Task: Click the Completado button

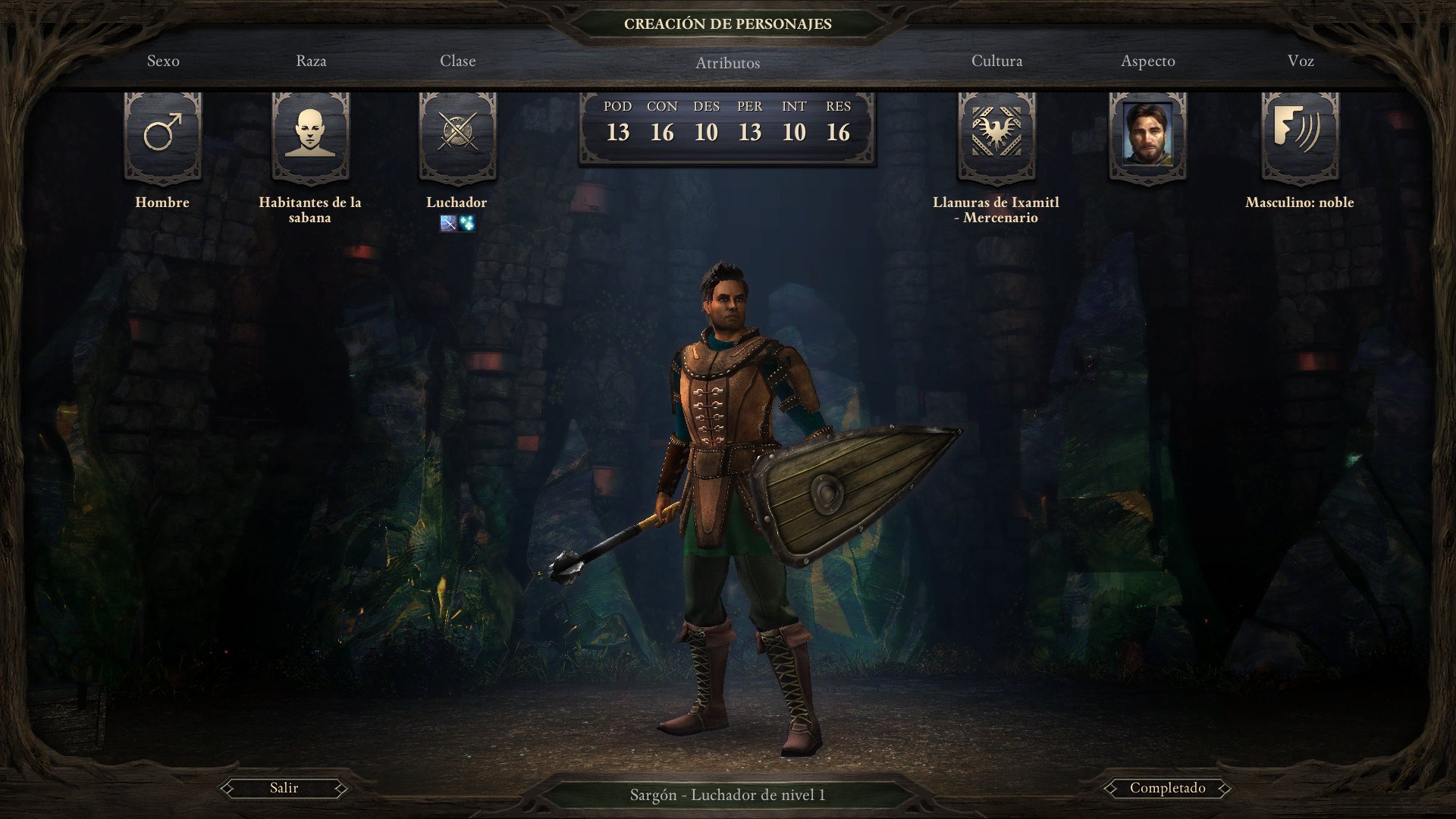Action: click(x=1166, y=788)
